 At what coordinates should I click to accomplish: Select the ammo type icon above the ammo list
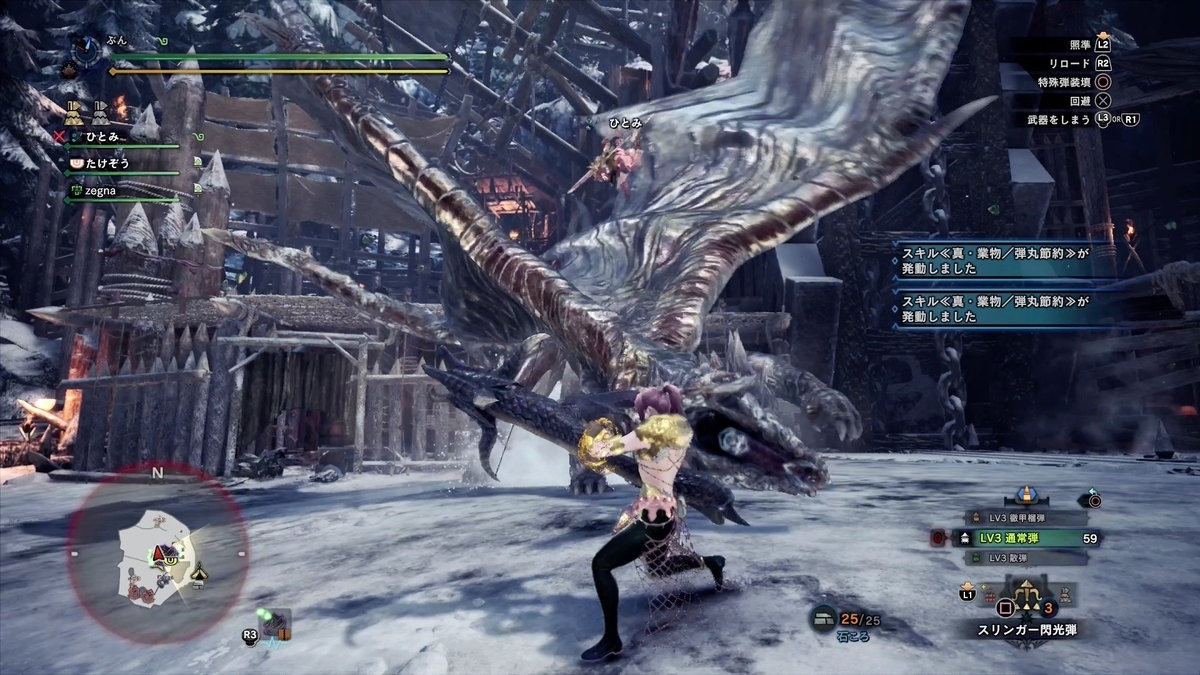pyautogui.click(x=1024, y=496)
